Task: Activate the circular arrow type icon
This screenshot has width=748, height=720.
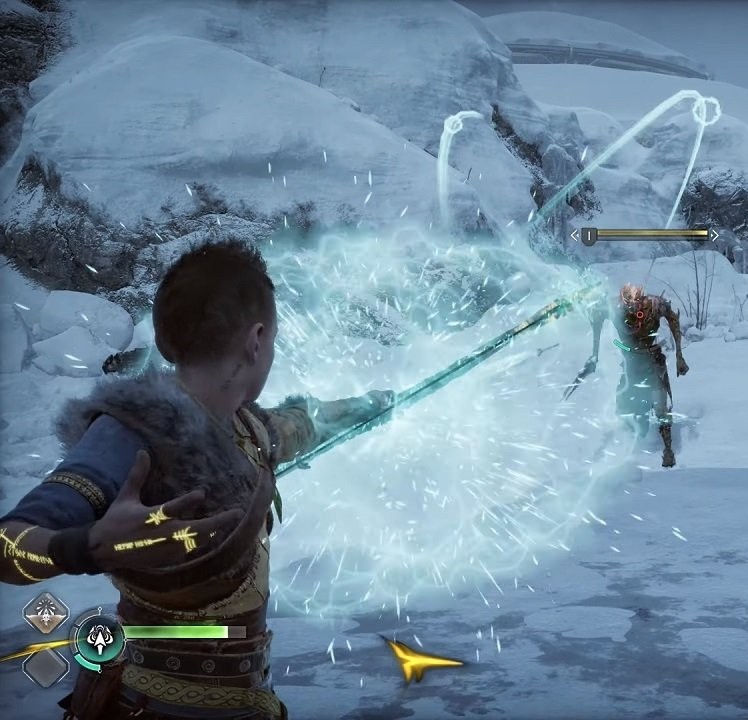Action: [x=99, y=637]
